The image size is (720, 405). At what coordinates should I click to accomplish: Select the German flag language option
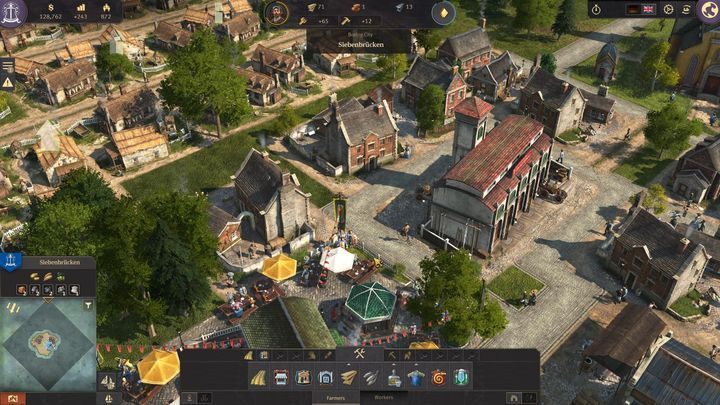tap(633, 9)
